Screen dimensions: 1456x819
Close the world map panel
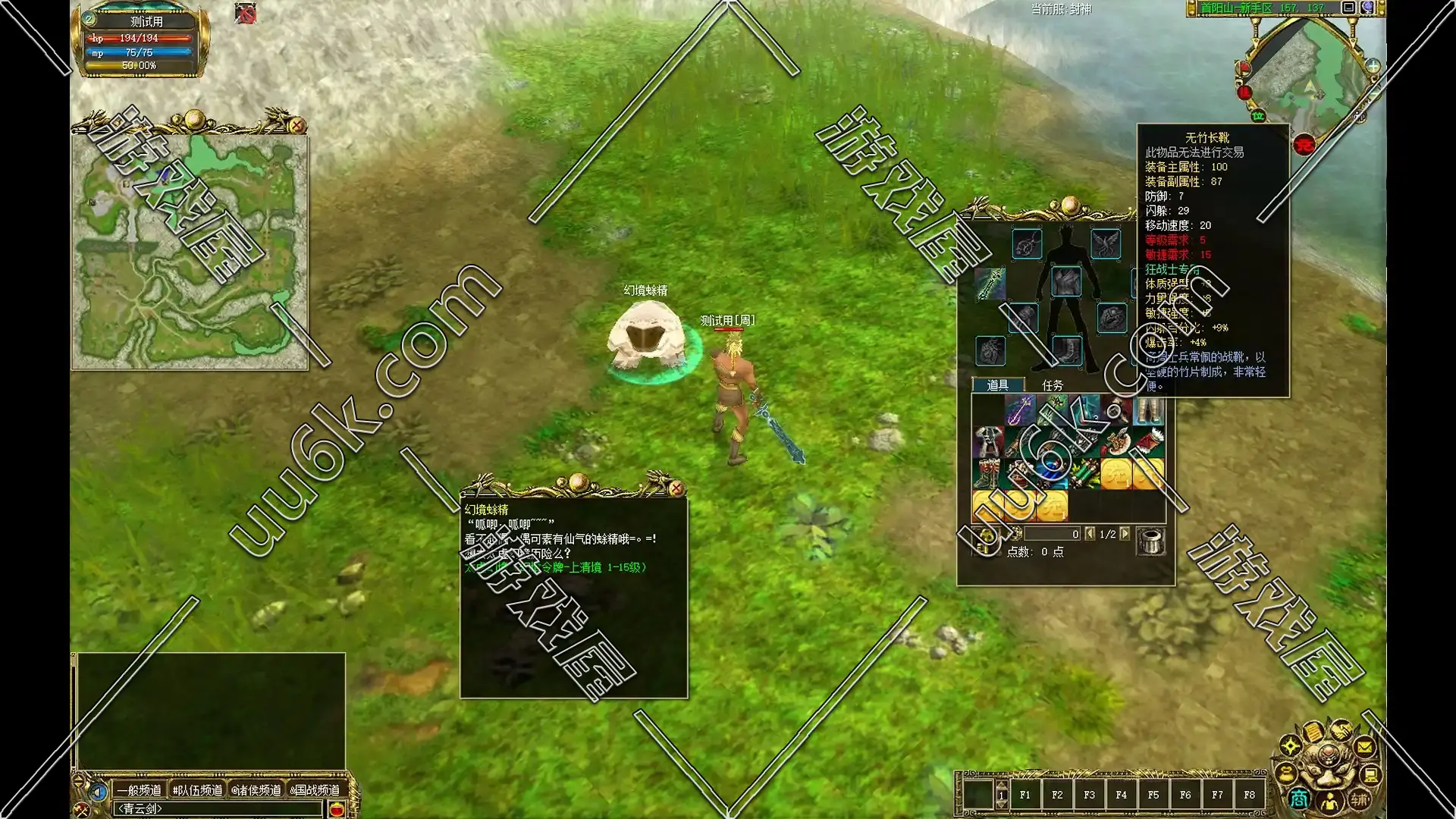click(x=297, y=125)
